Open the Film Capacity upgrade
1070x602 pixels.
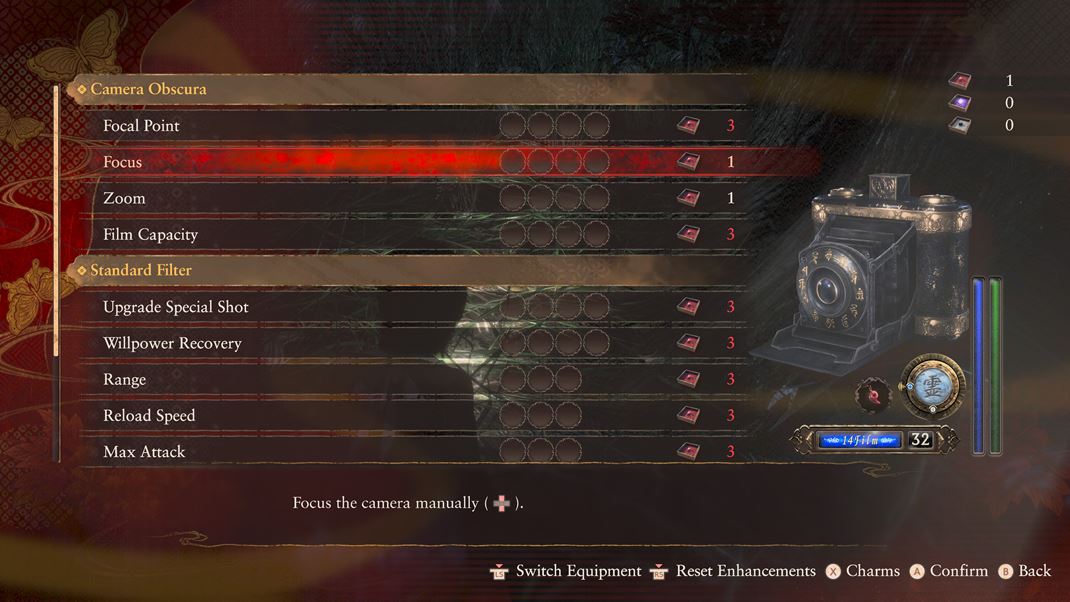coord(151,234)
